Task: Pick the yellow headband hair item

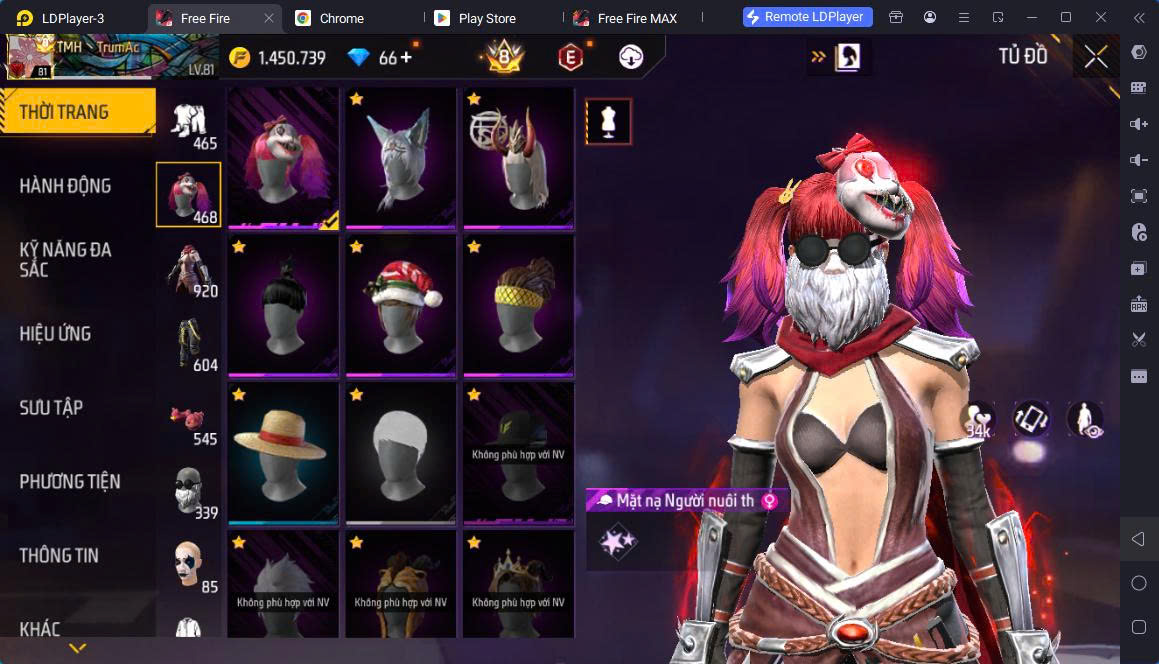Action: pyautogui.click(x=518, y=295)
